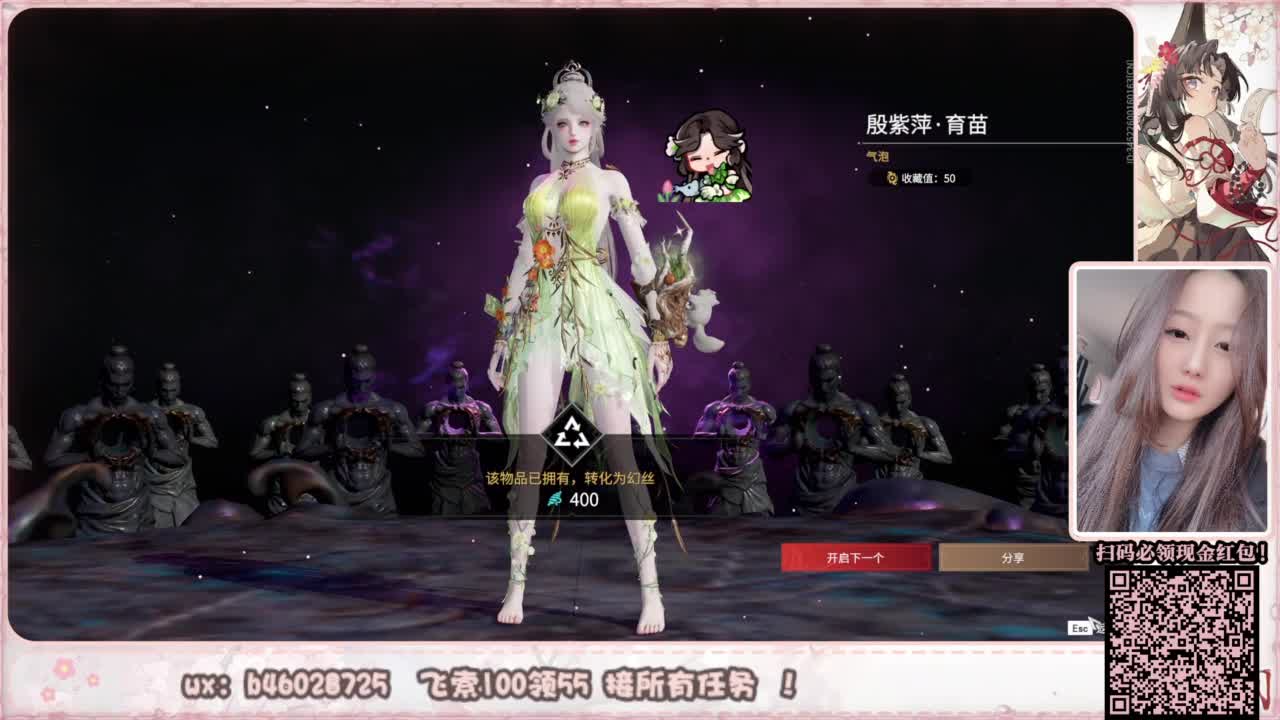Image resolution: width=1280 pixels, height=720 pixels.
Task: Tap the pink fish icon on the emote
Action: pyautogui.click(x=688, y=187)
